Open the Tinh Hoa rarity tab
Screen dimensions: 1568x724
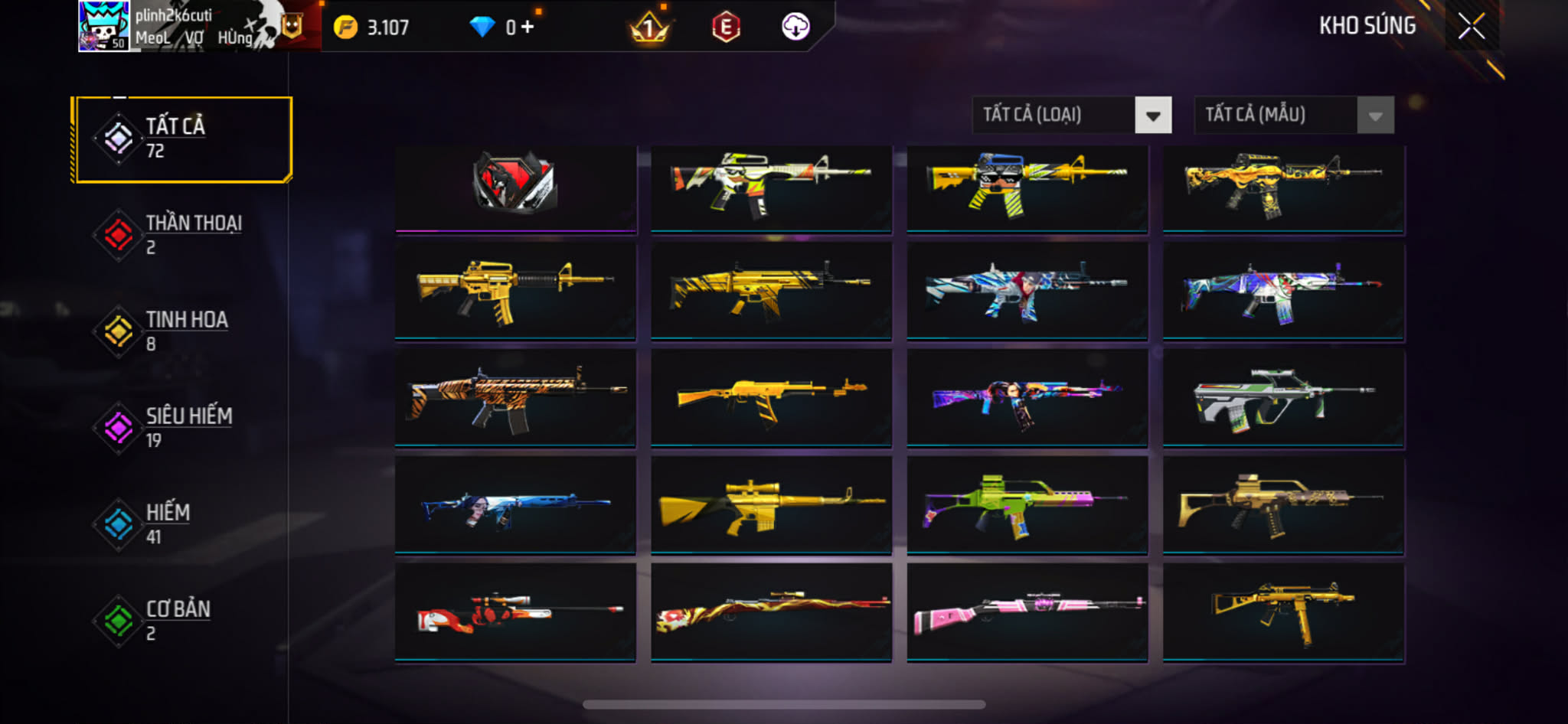tap(182, 331)
